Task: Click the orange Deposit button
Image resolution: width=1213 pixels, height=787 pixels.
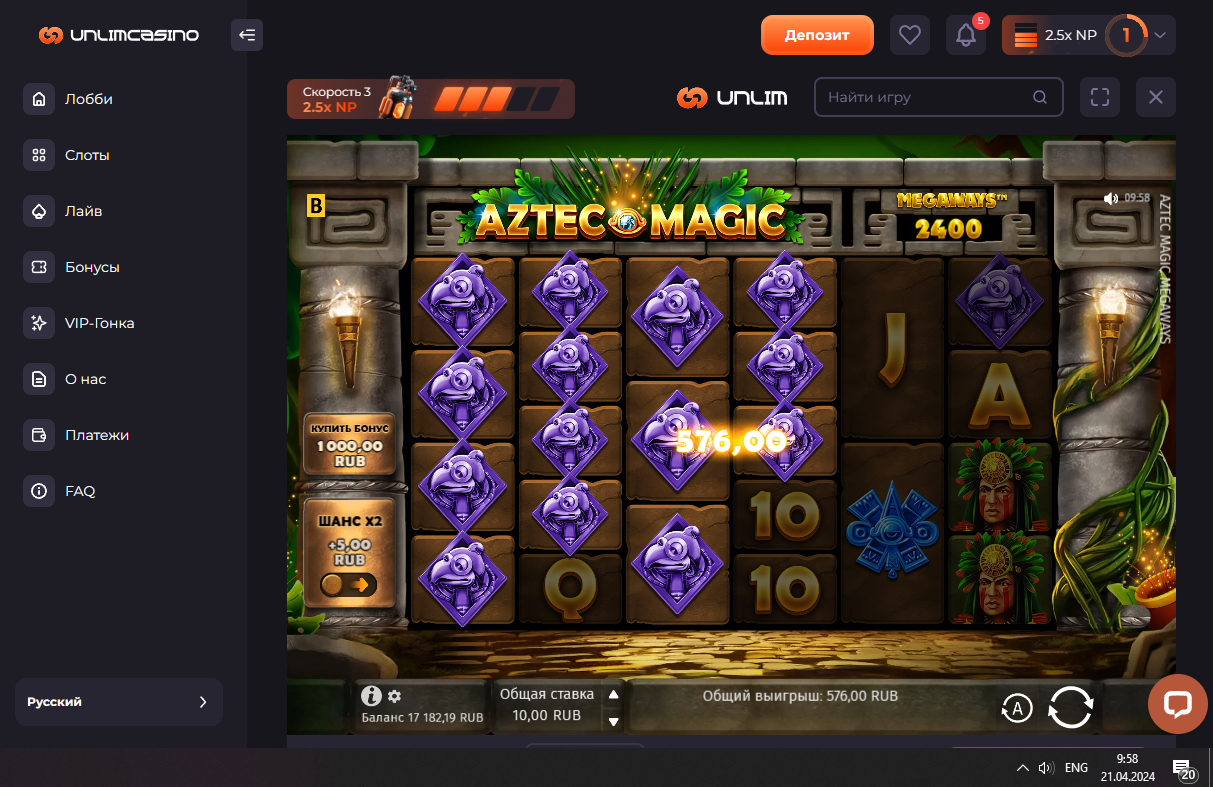Action: [817, 35]
